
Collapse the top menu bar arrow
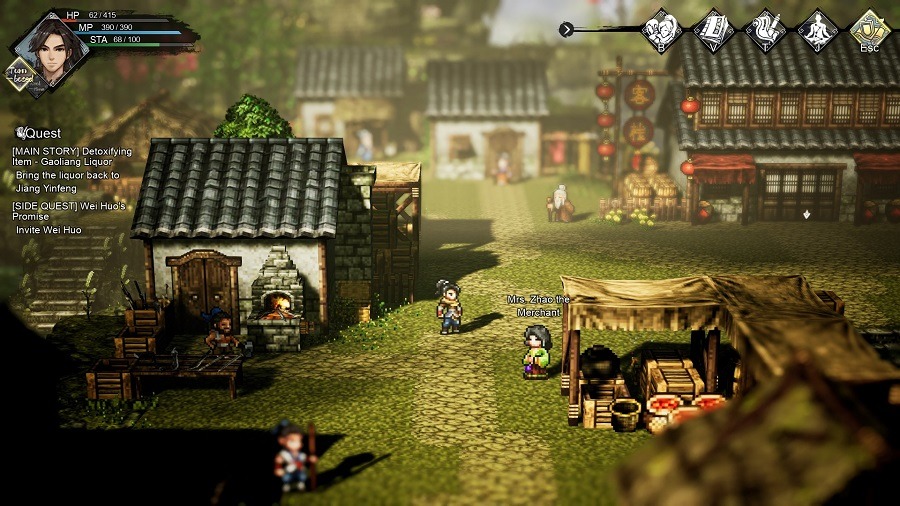click(567, 30)
